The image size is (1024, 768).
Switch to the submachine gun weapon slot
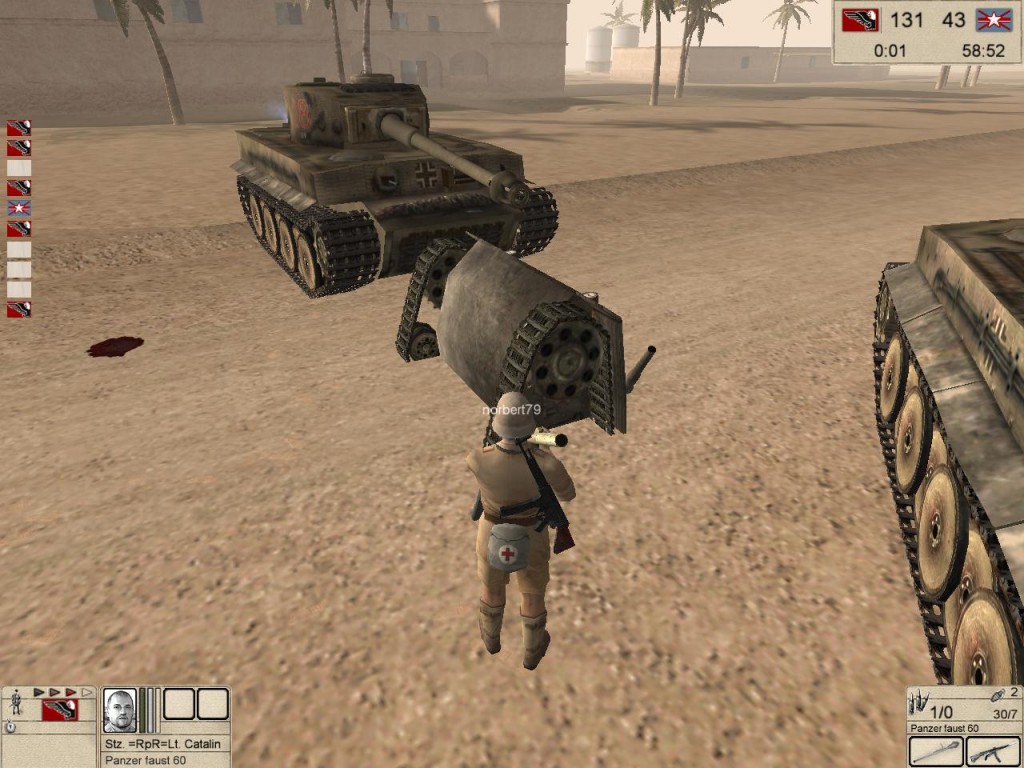pyautogui.click(x=992, y=751)
